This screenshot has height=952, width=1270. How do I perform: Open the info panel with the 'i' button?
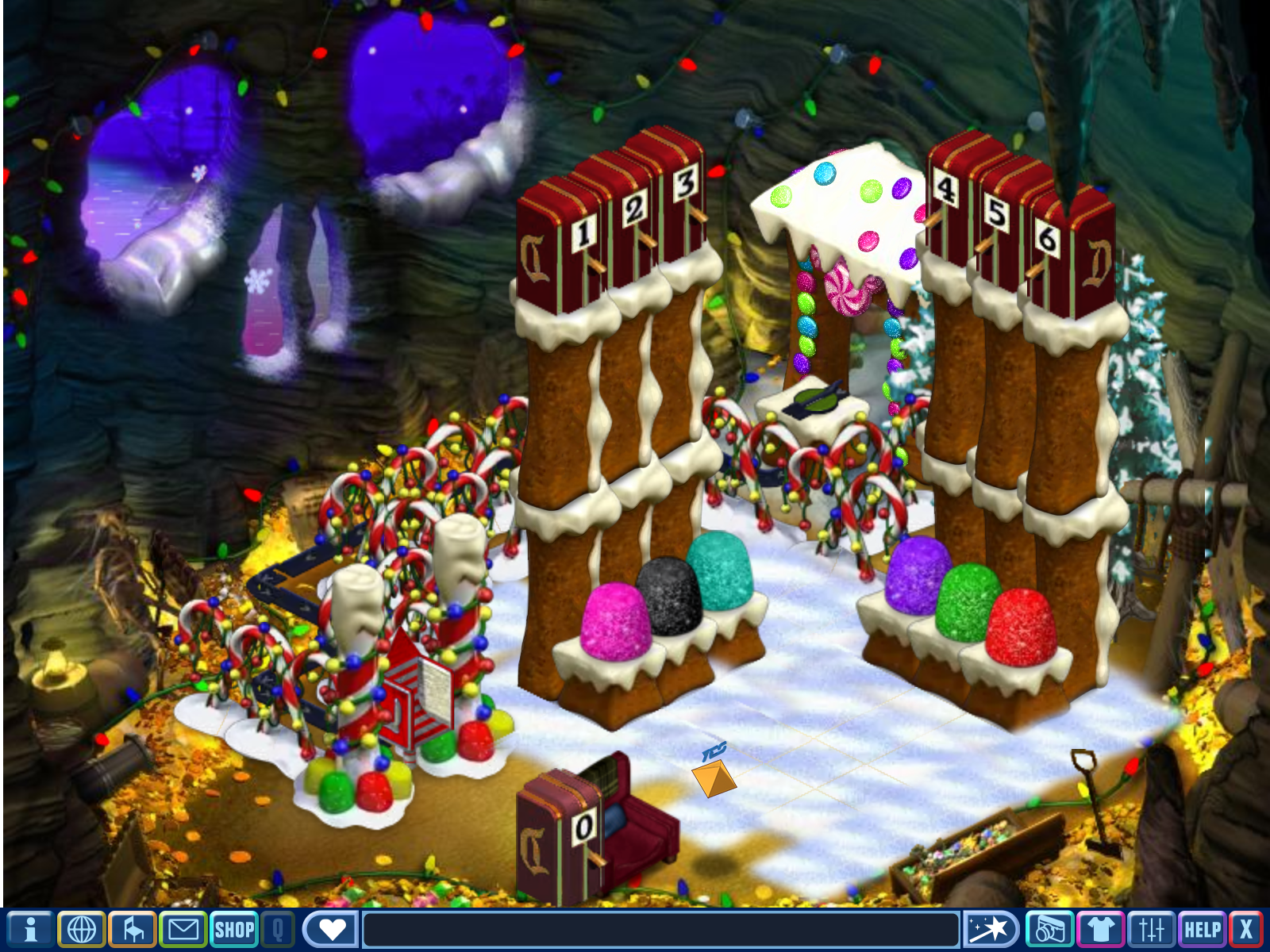click(x=30, y=929)
